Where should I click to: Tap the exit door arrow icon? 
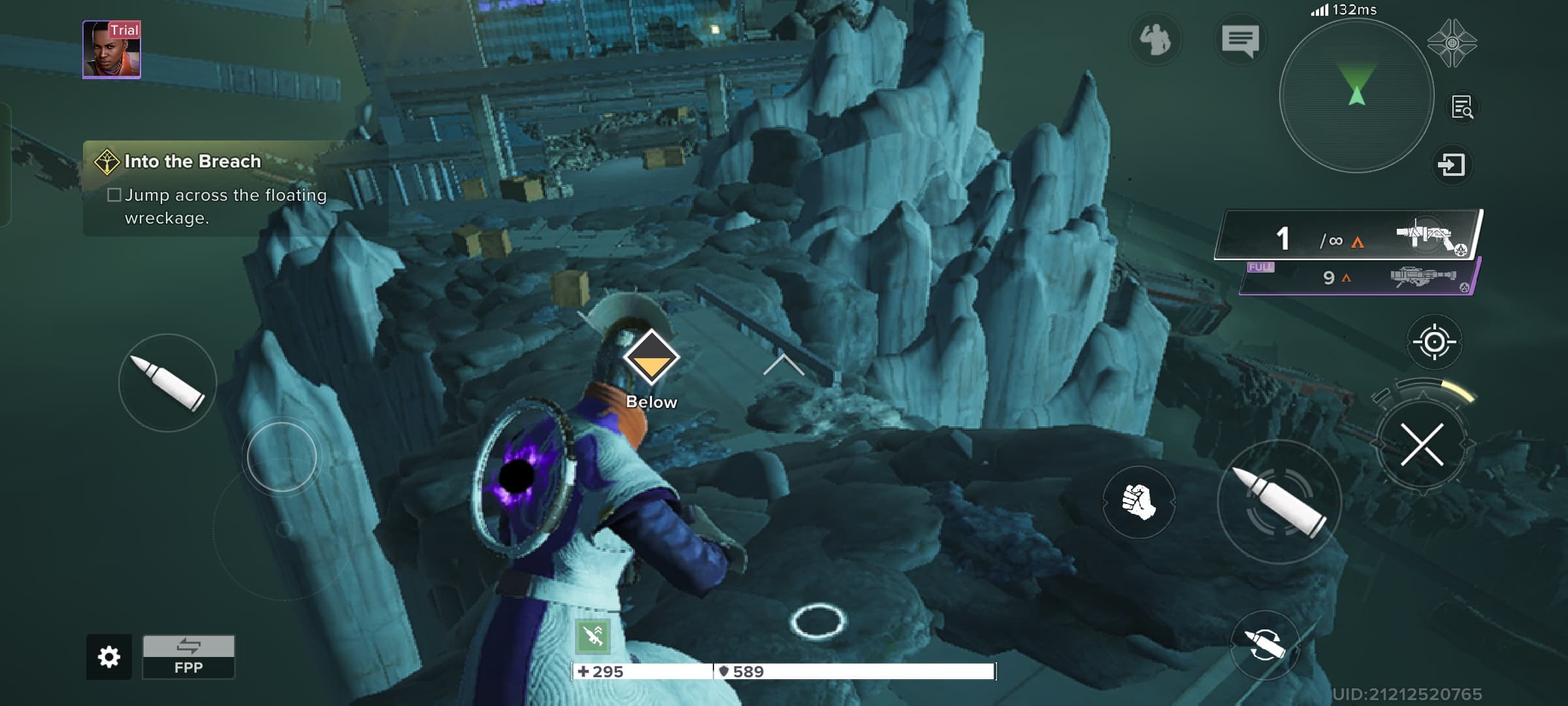coord(1451,164)
